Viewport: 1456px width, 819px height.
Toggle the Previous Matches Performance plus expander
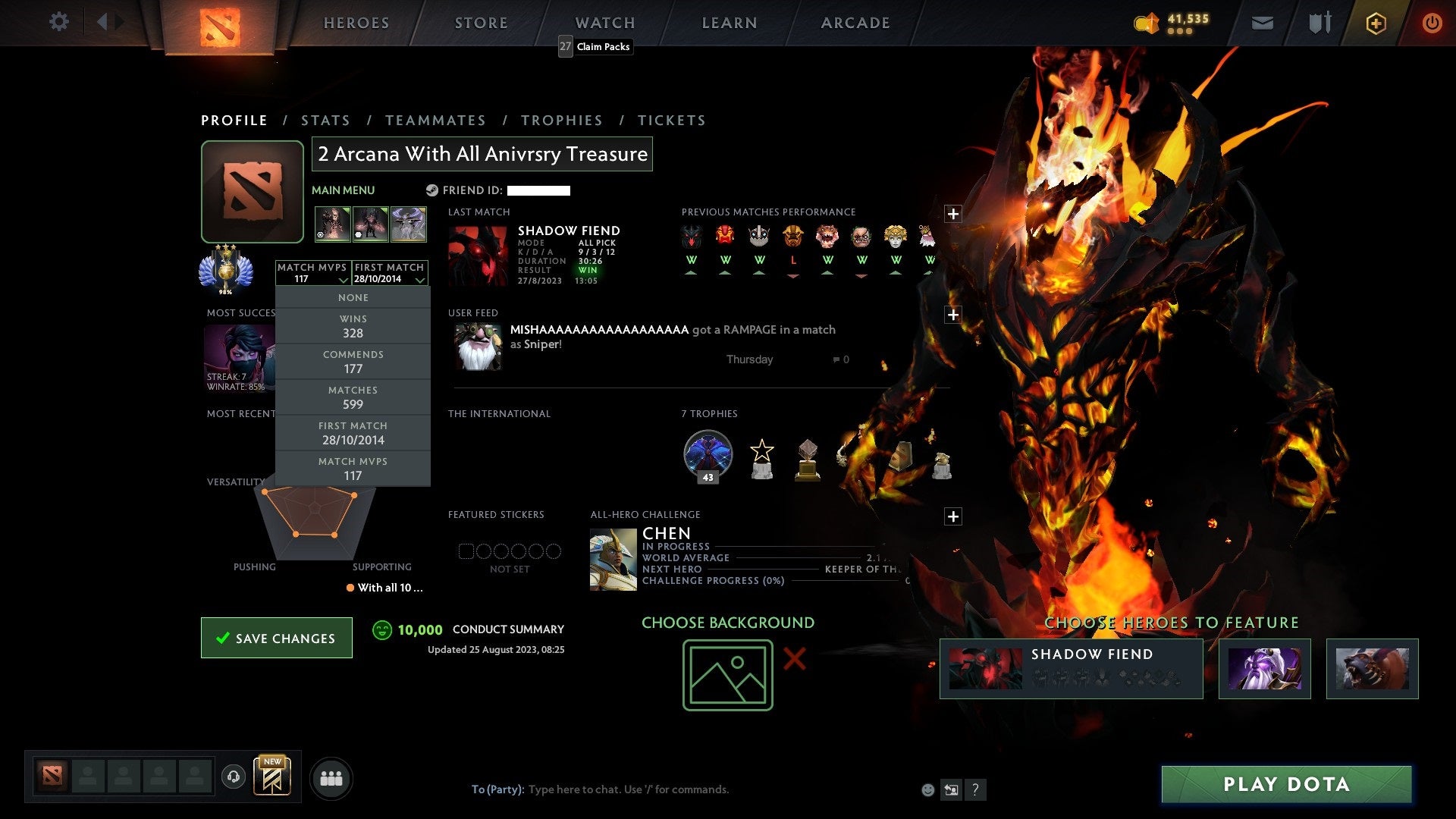954,213
